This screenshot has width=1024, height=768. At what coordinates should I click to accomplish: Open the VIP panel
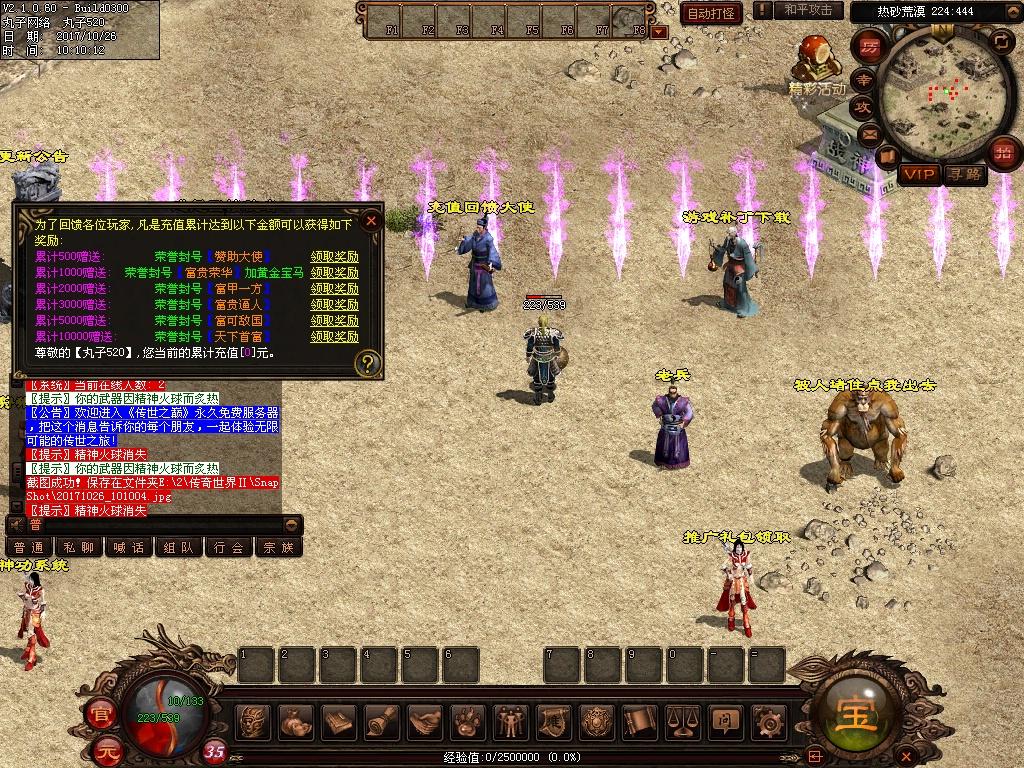click(918, 174)
